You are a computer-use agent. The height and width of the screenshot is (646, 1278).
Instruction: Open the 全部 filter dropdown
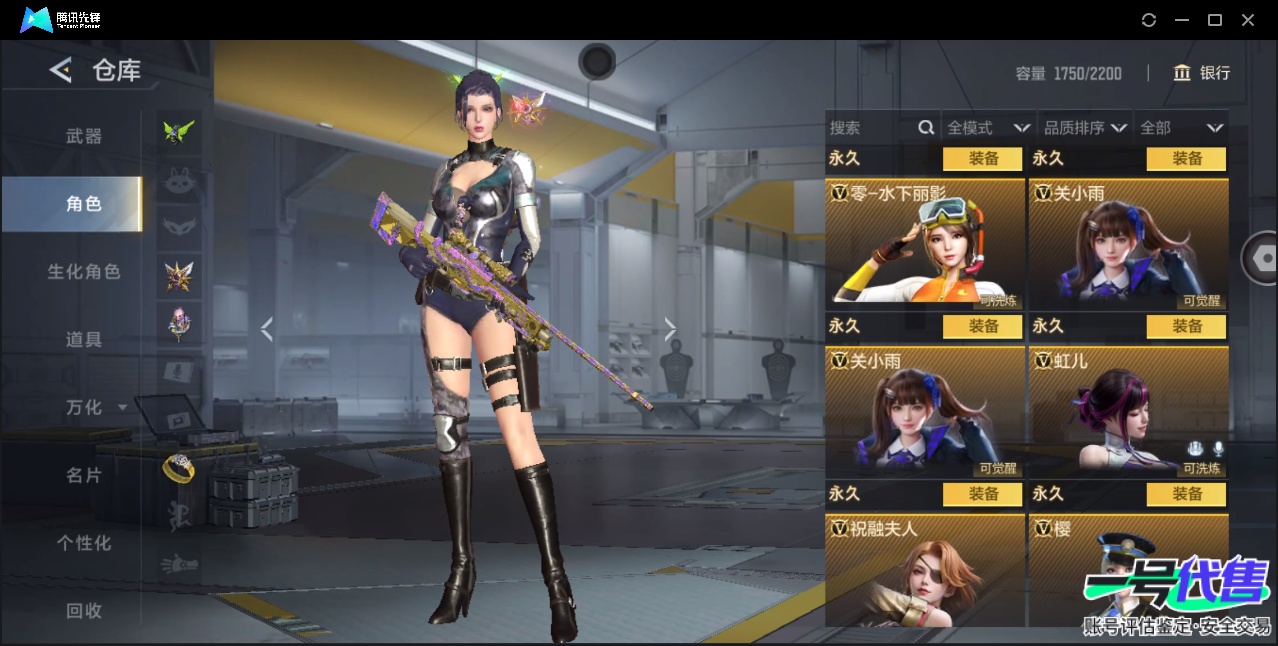(1181, 128)
